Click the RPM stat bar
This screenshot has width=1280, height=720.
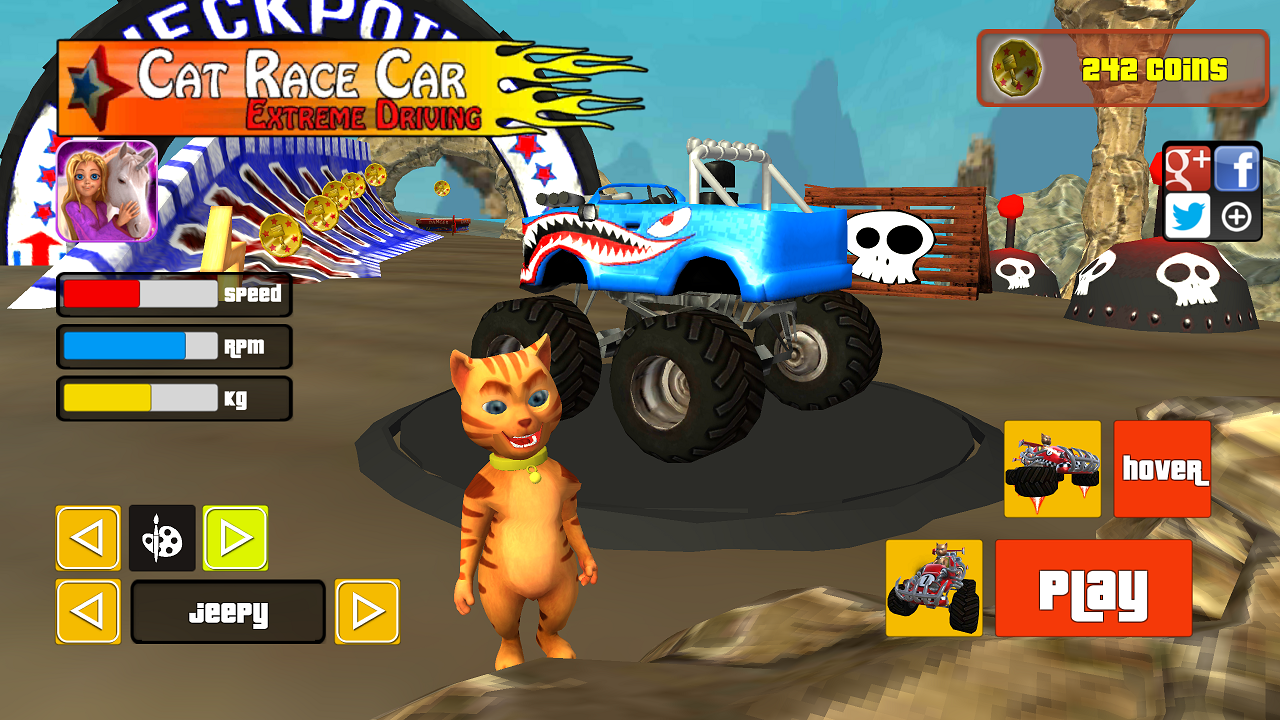(174, 346)
